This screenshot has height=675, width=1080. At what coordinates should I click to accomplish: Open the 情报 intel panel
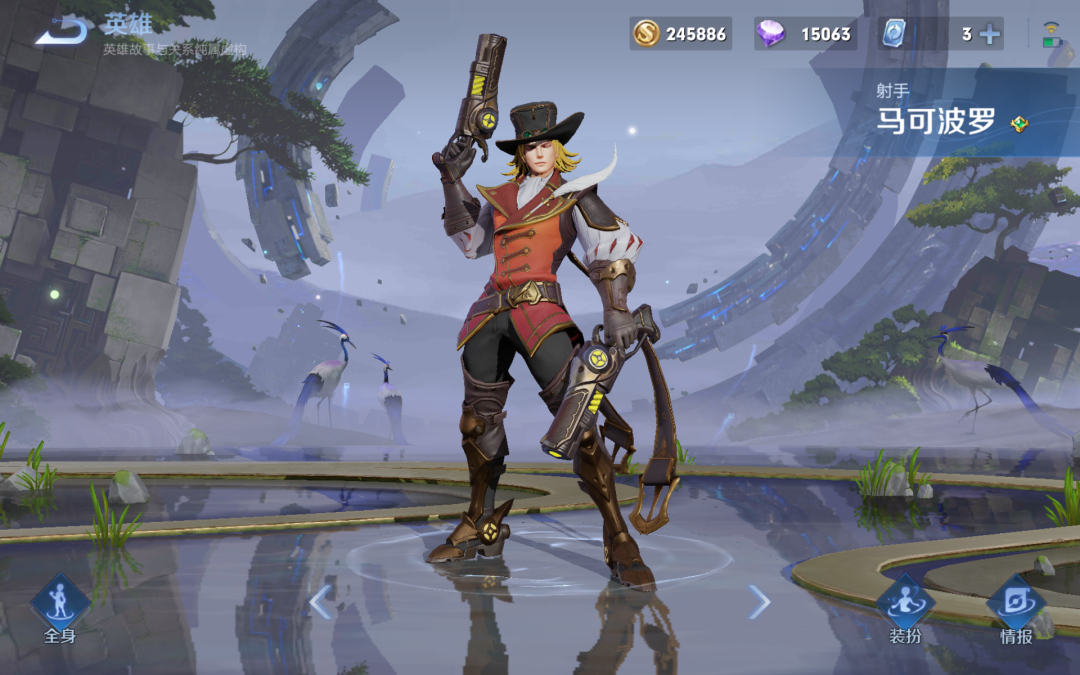coord(1016,608)
